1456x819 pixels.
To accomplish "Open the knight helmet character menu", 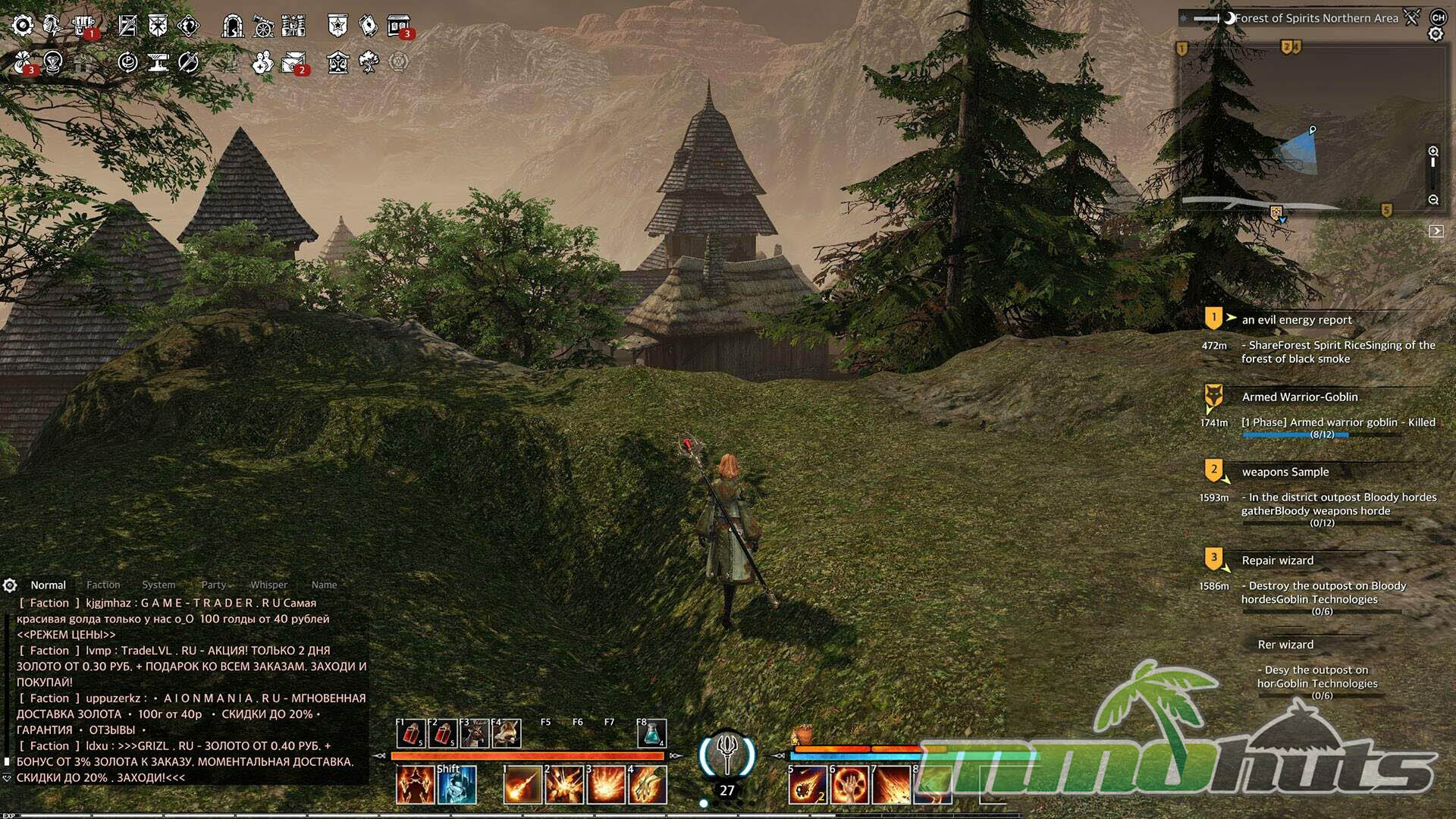I will [x=52, y=26].
